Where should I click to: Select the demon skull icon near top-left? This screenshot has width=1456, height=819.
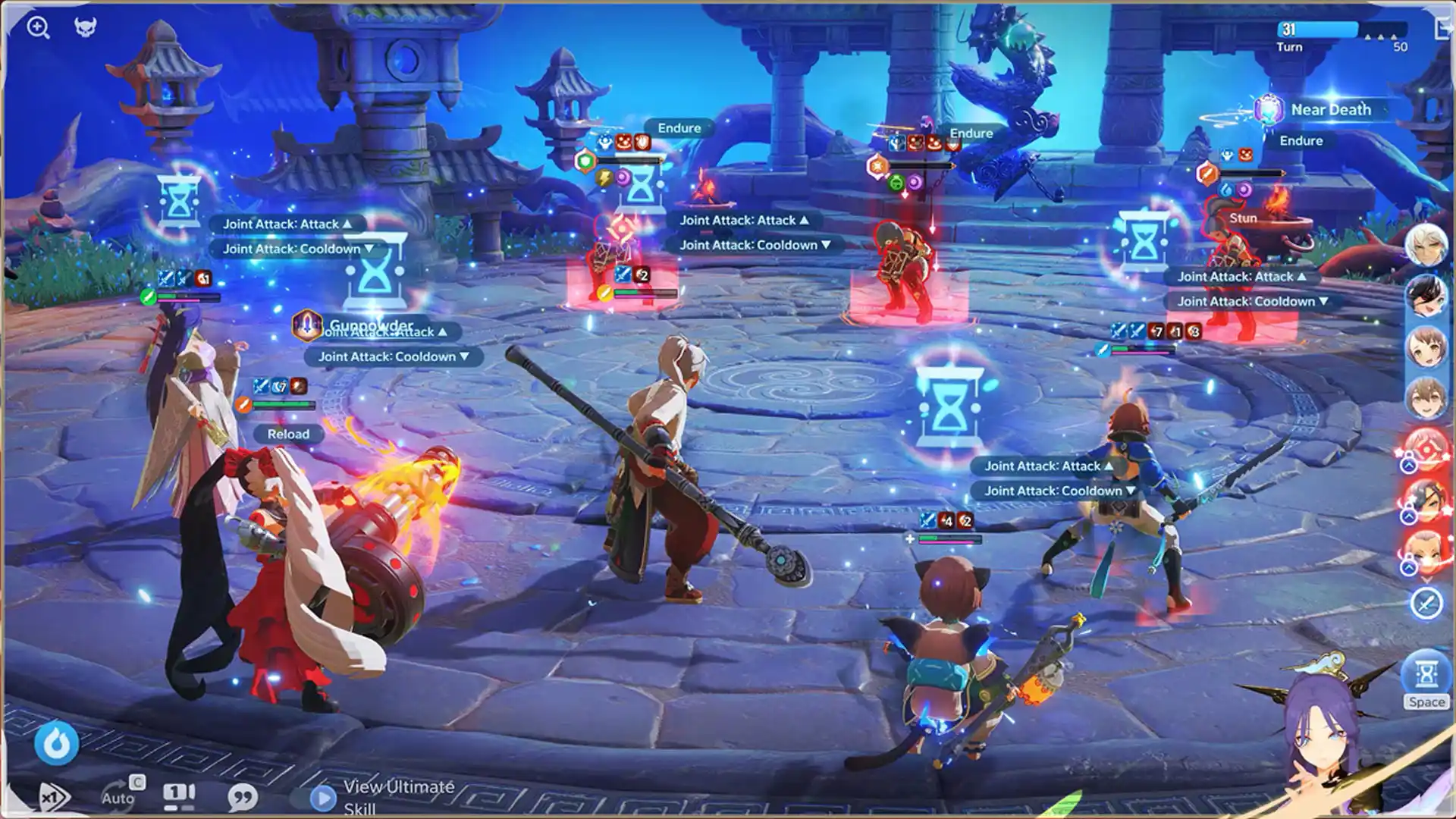click(86, 27)
